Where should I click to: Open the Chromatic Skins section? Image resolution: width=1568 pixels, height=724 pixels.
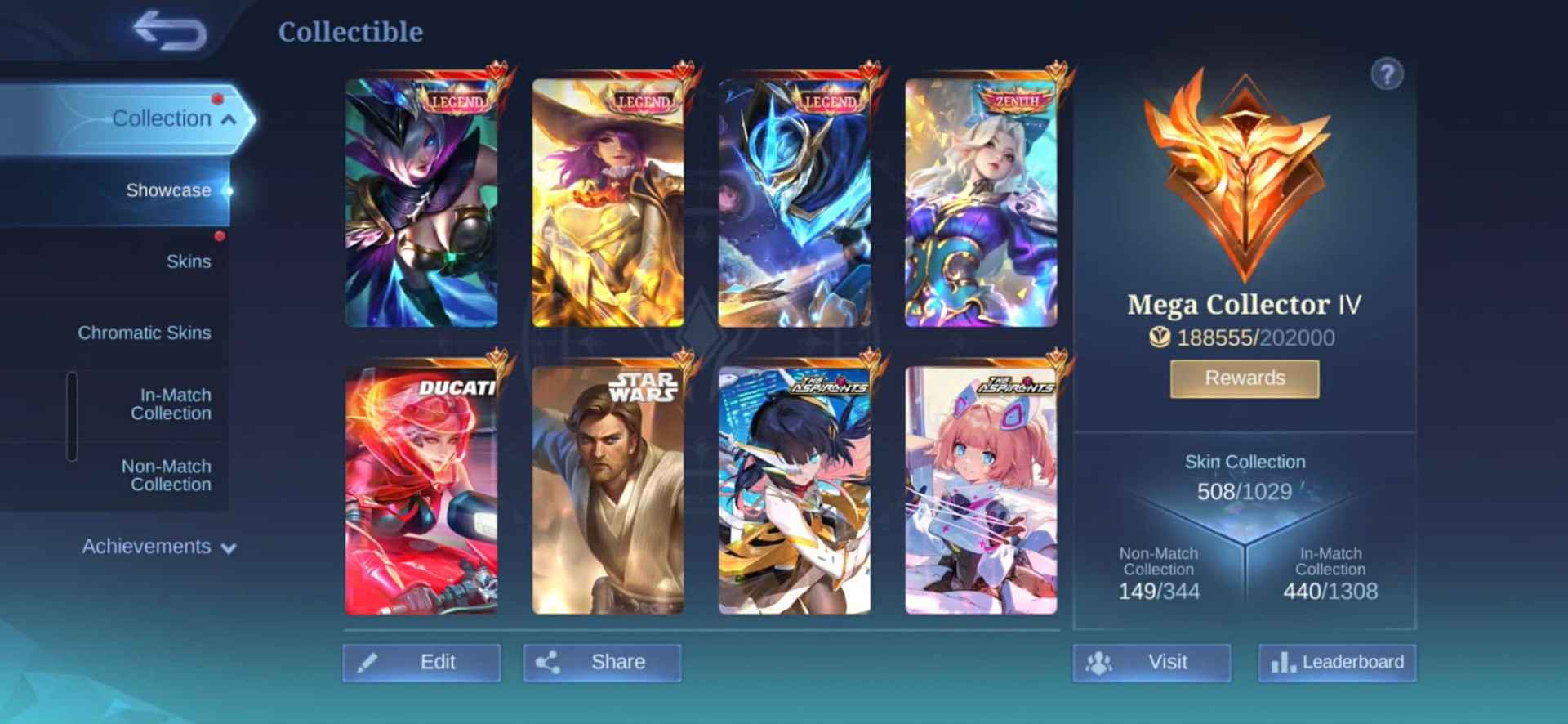pyautogui.click(x=145, y=333)
